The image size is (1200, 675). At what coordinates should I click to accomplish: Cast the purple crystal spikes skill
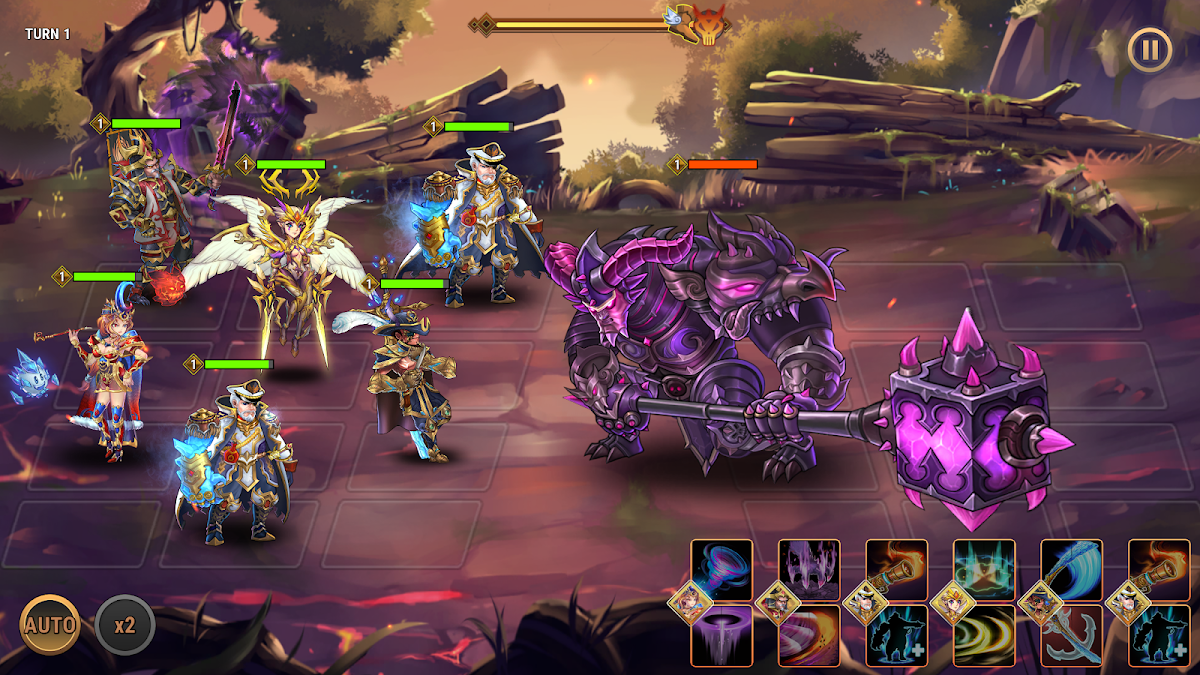(x=809, y=570)
